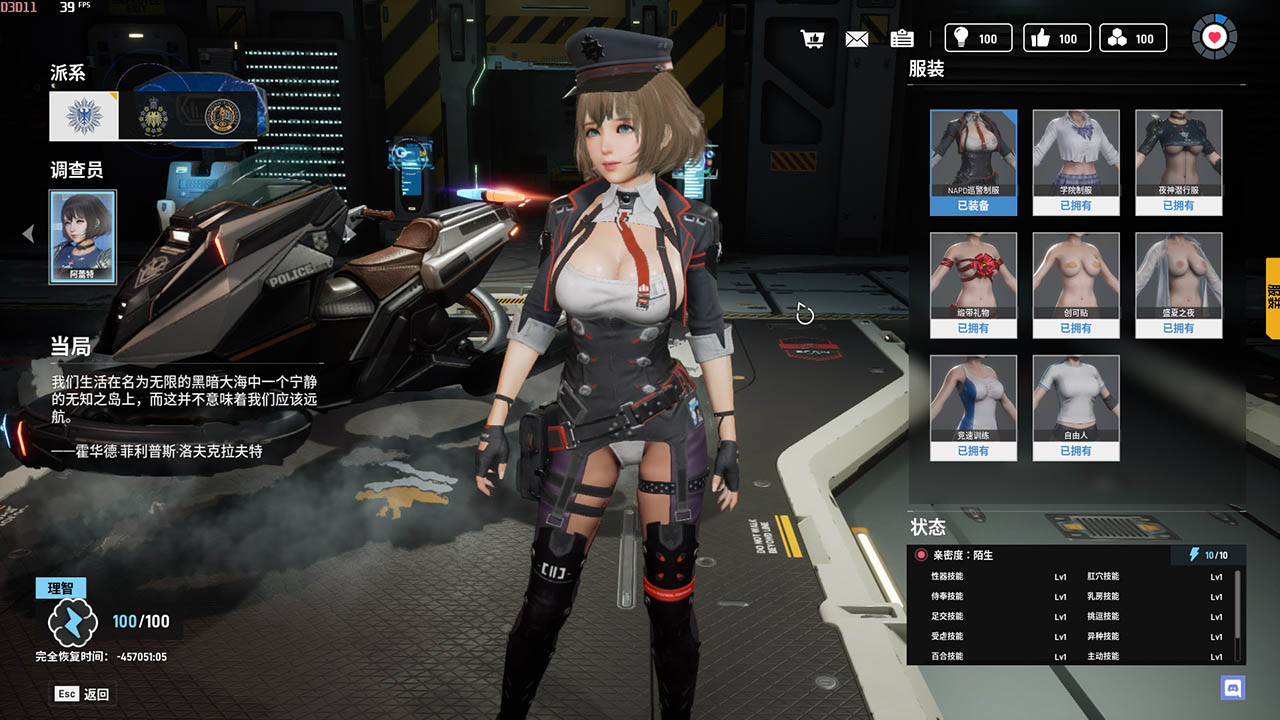Open the clipboard task list
This screenshot has width=1280, height=720.
click(x=902, y=39)
